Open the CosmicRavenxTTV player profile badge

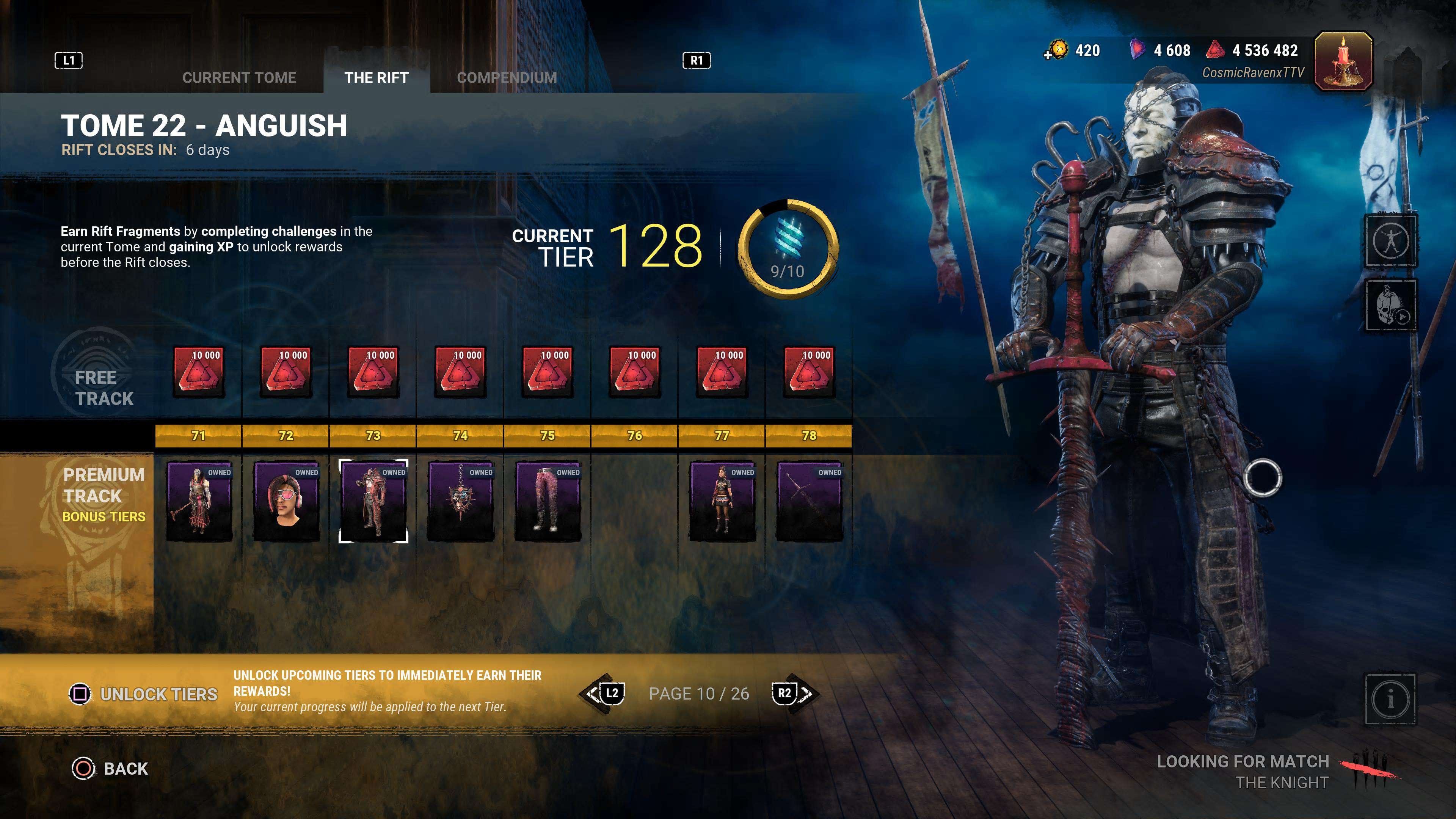point(1343,61)
